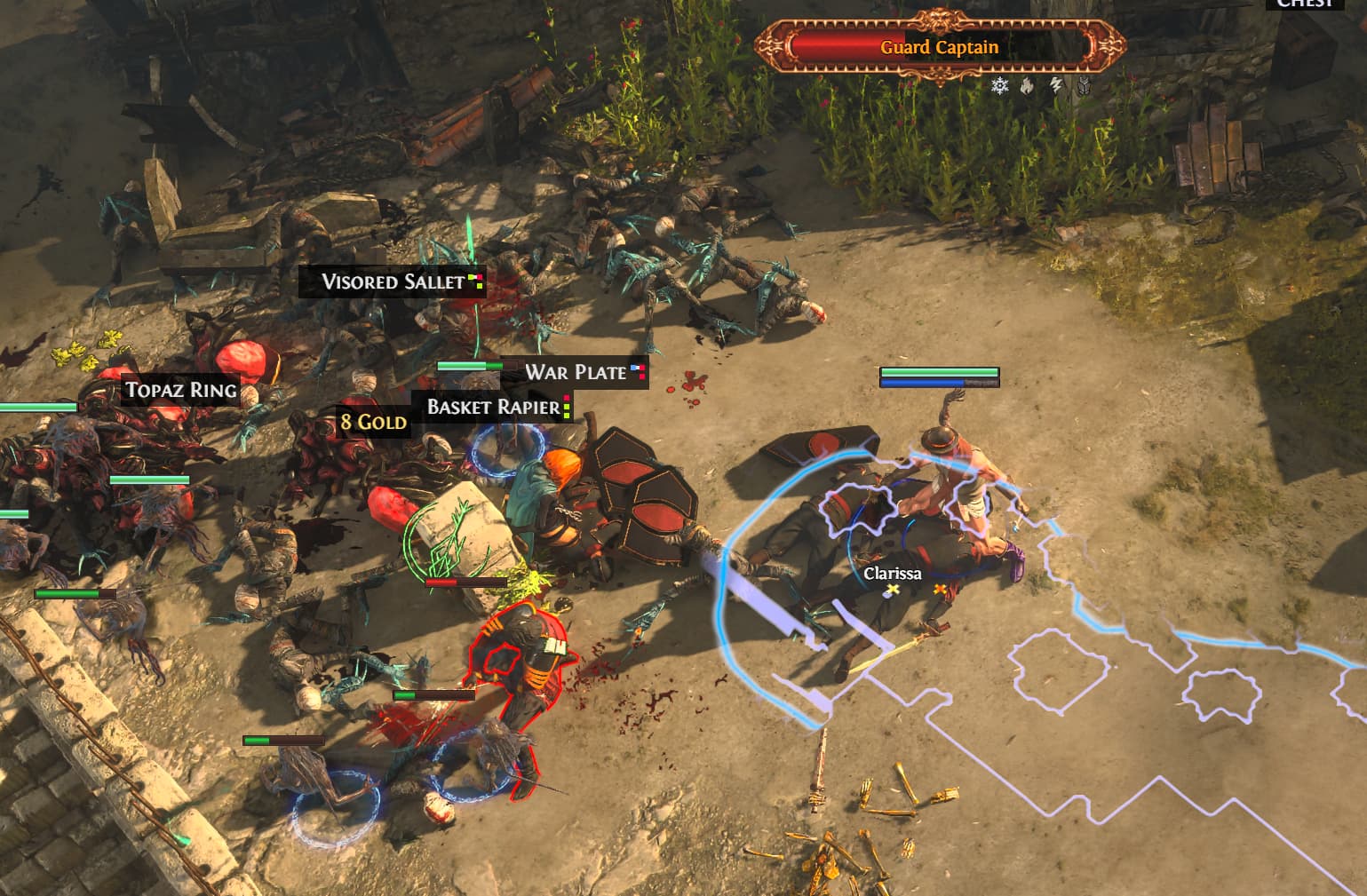
Task: Click the lightning resistance icon beneath the boss health bar
Action: click(x=1056, y=85)
